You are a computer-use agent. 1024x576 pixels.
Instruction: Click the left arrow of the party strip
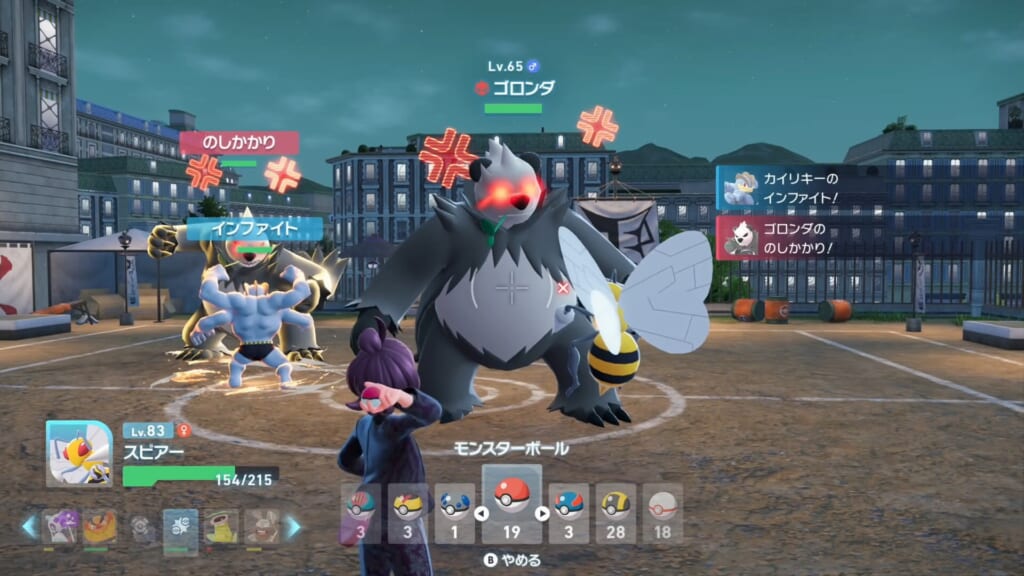tap(29, 527)
